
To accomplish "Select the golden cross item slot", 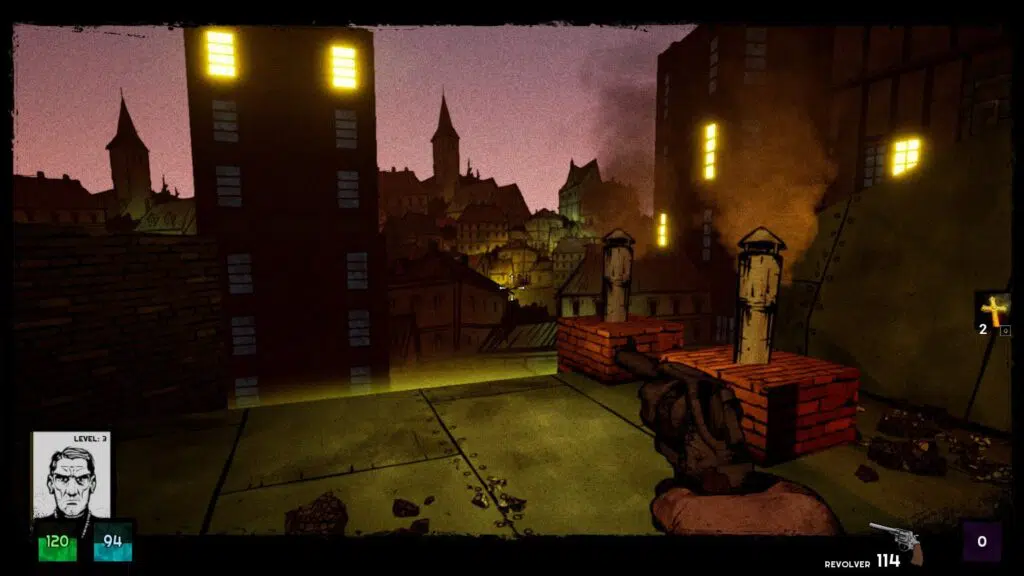I will point(992,311).
